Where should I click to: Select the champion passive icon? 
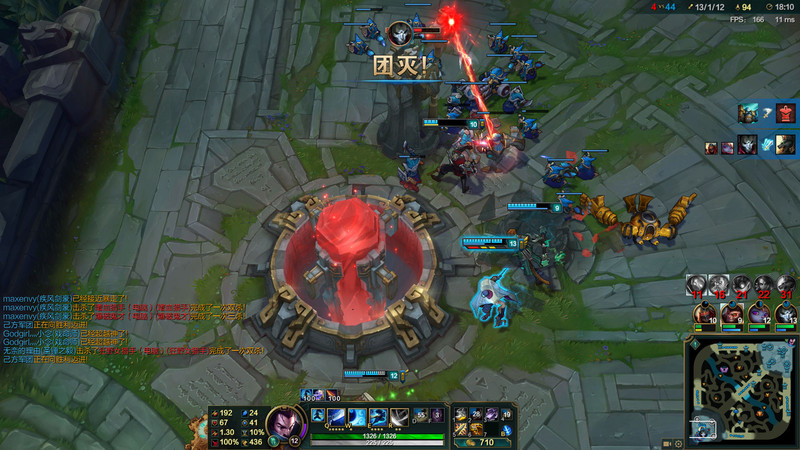click(x=319, y=415)
